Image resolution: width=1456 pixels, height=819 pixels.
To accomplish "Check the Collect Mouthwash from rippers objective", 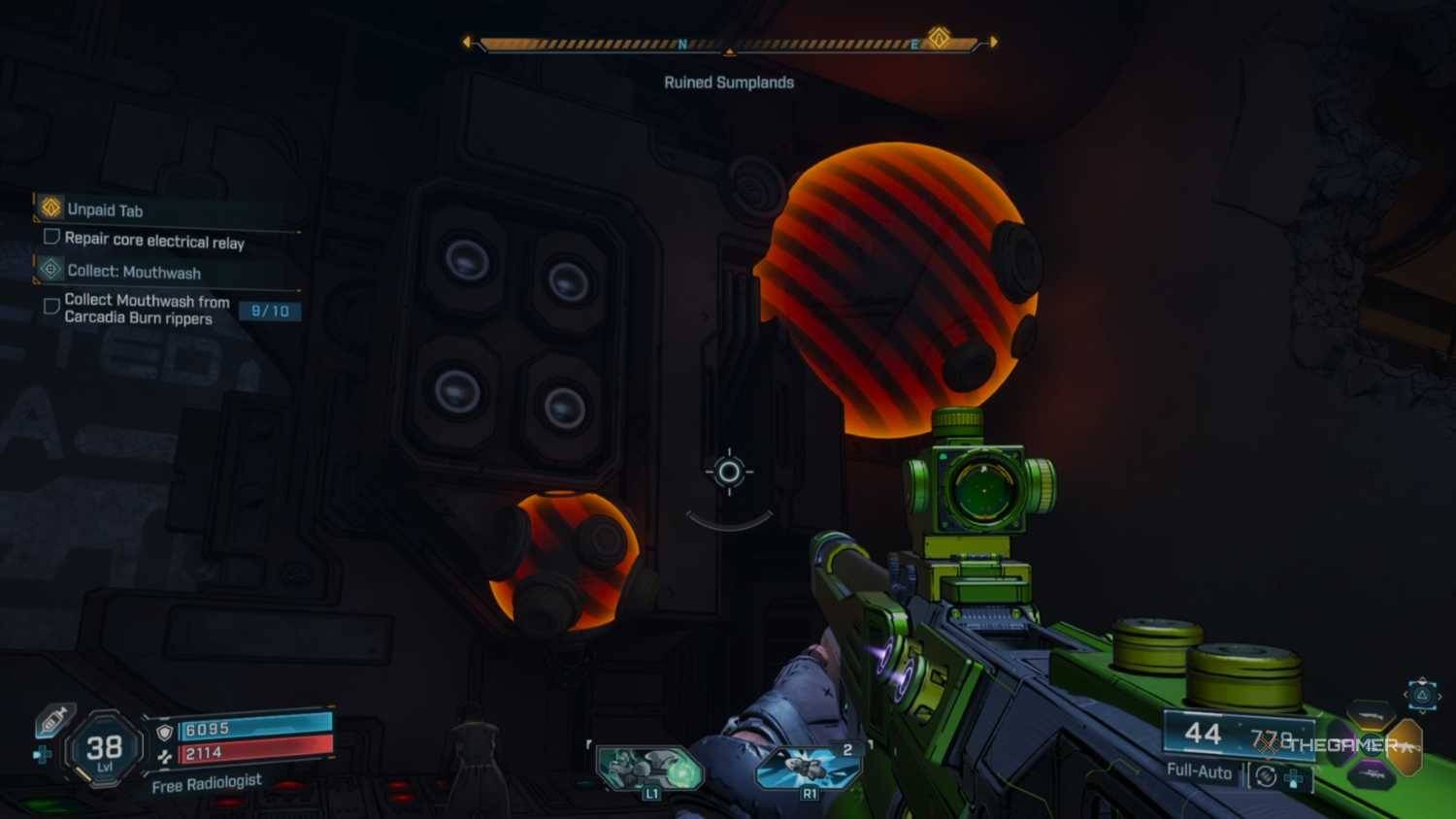I will point(52,307).
